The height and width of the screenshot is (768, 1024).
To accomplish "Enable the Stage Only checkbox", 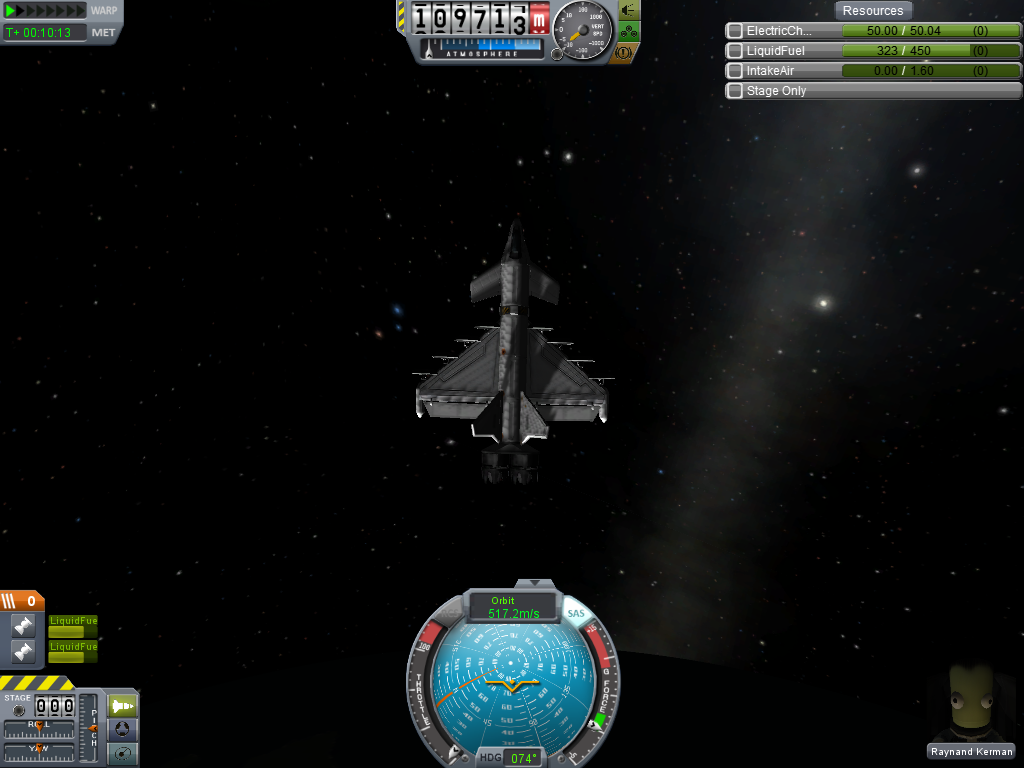I will coord(735,91).
